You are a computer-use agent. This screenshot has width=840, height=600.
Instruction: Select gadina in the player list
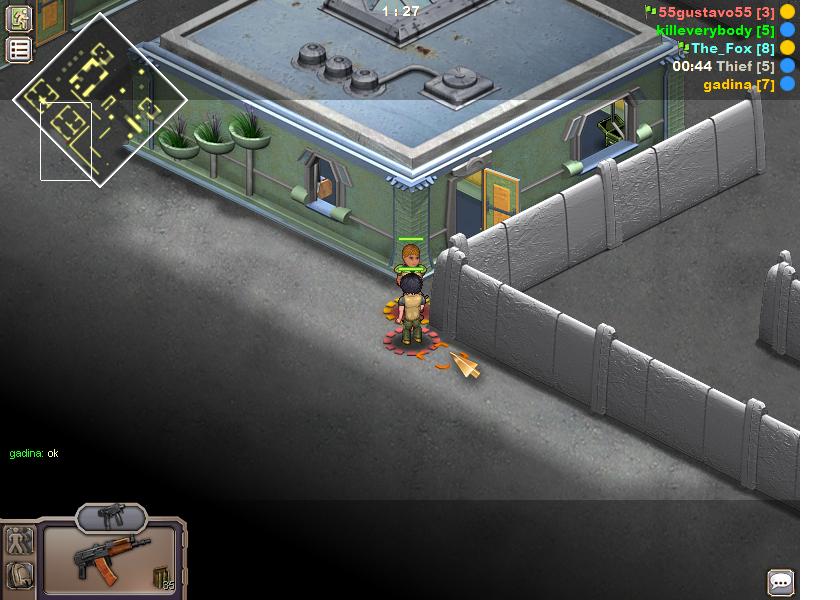coord(738,84)
